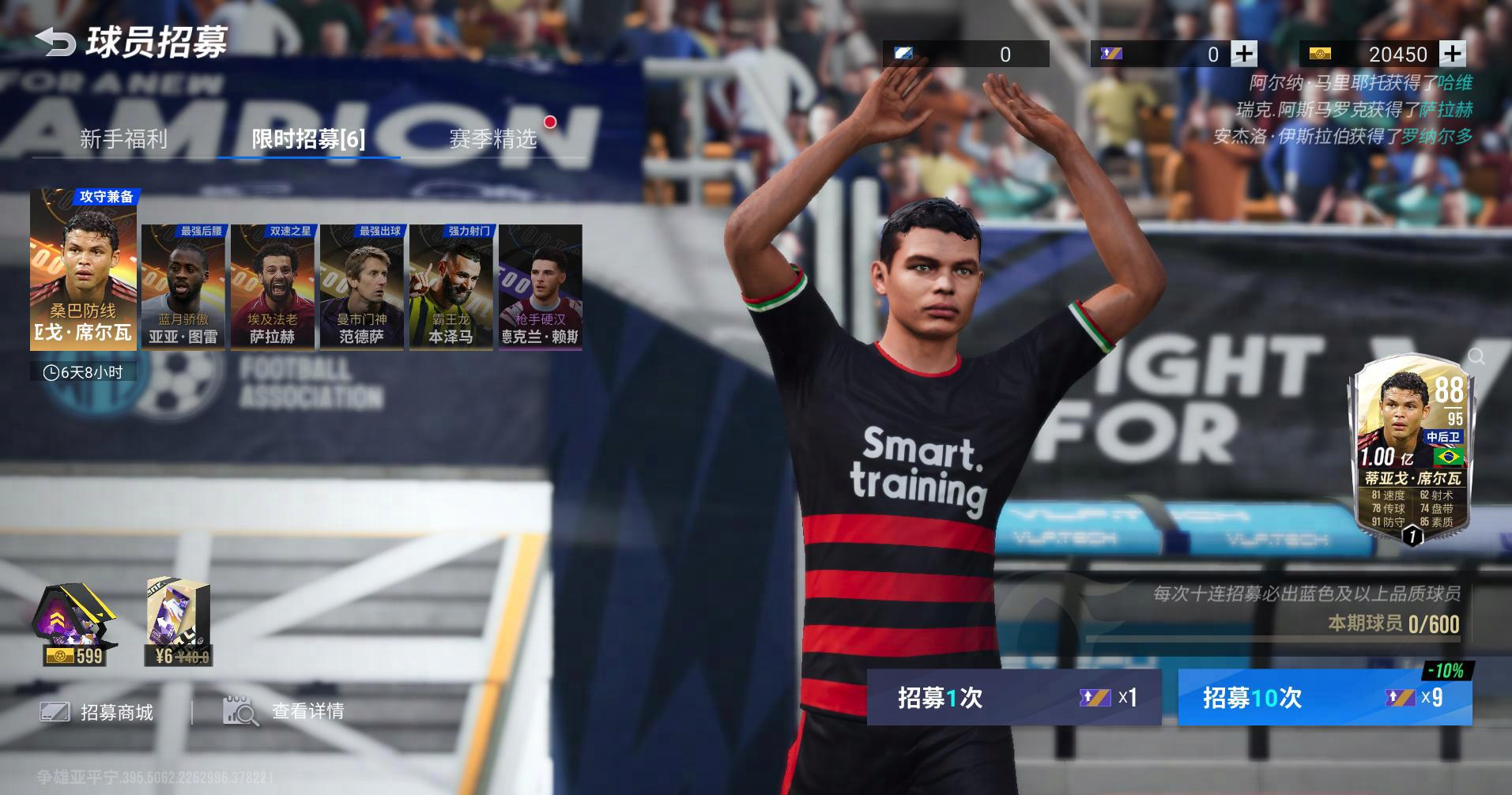Screen dimensions: 1512x795
Task: Click the magnifier icon above player card
Action: point(1476,357)
